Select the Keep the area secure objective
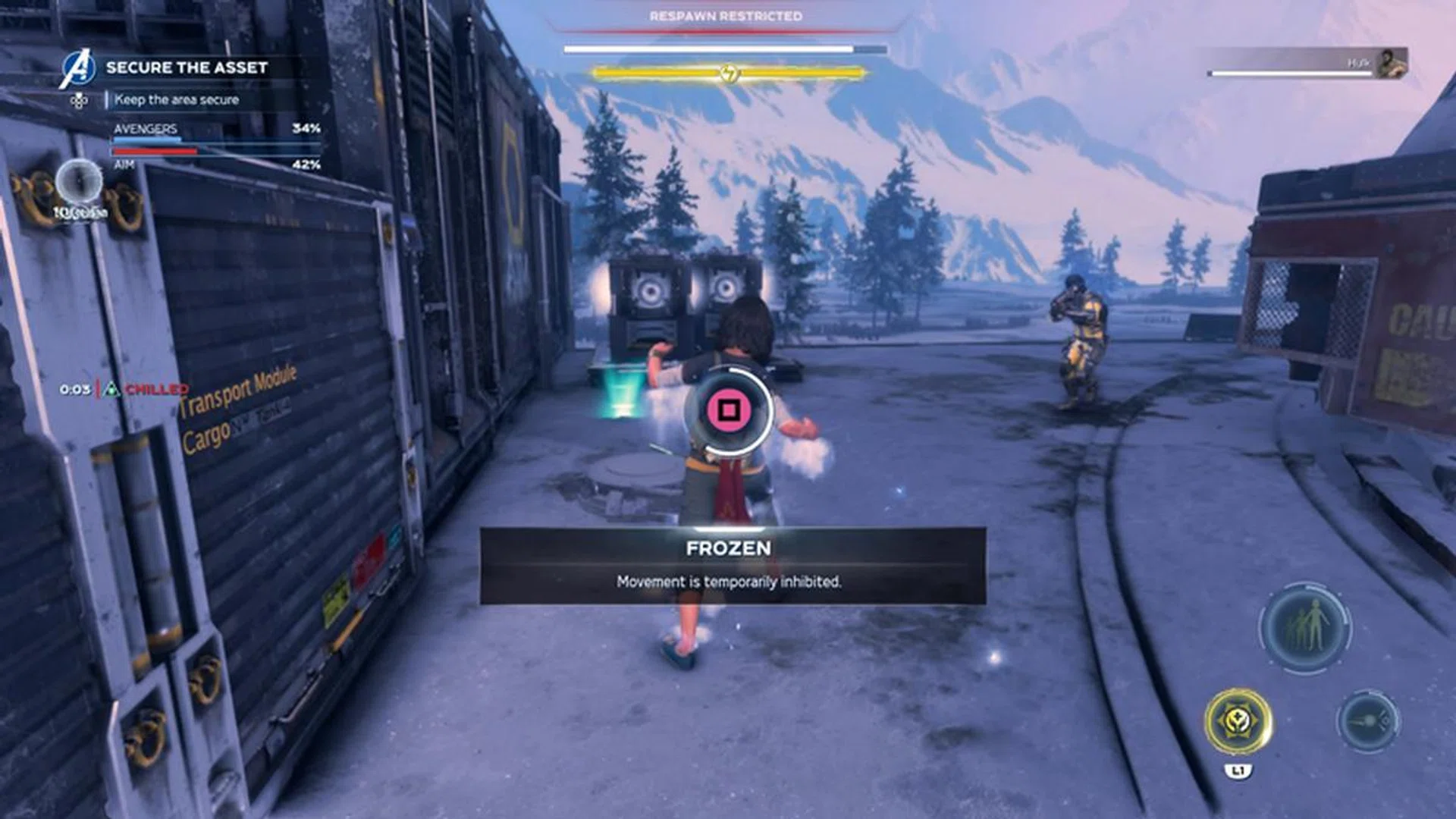1456x819 pixels. [x=177, y=99]
